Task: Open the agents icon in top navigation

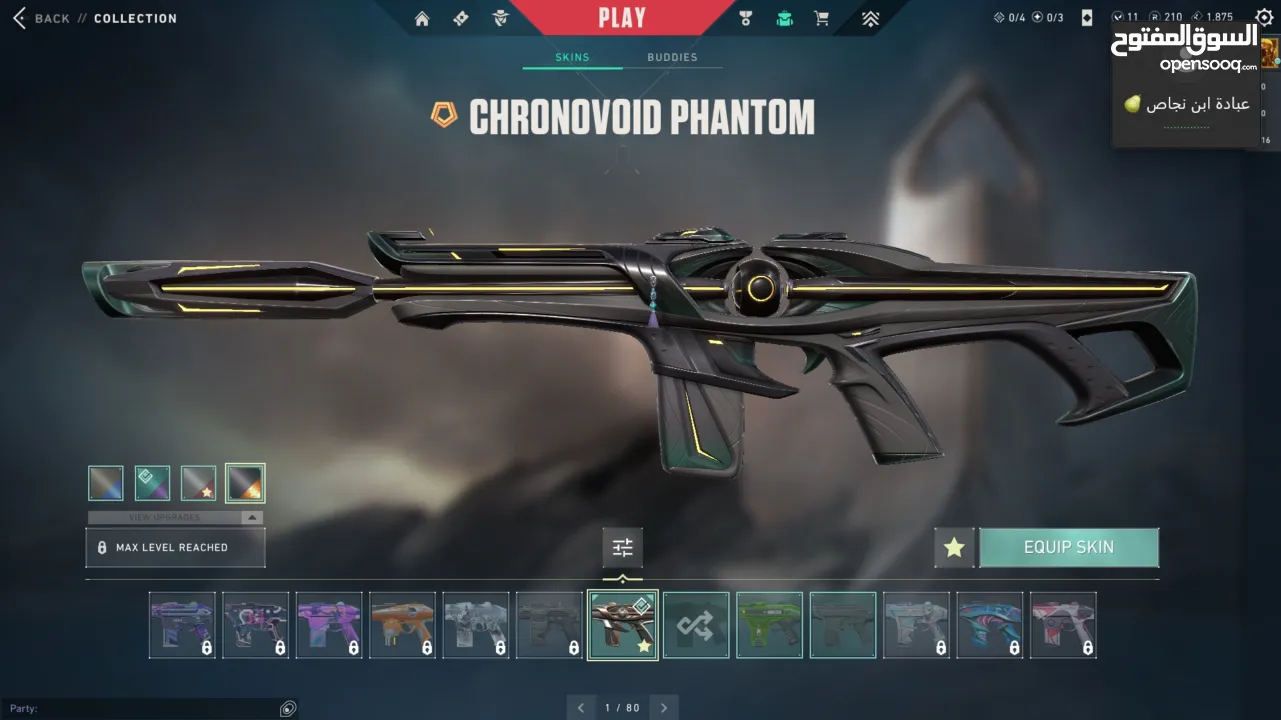Action: pos(501,18)
